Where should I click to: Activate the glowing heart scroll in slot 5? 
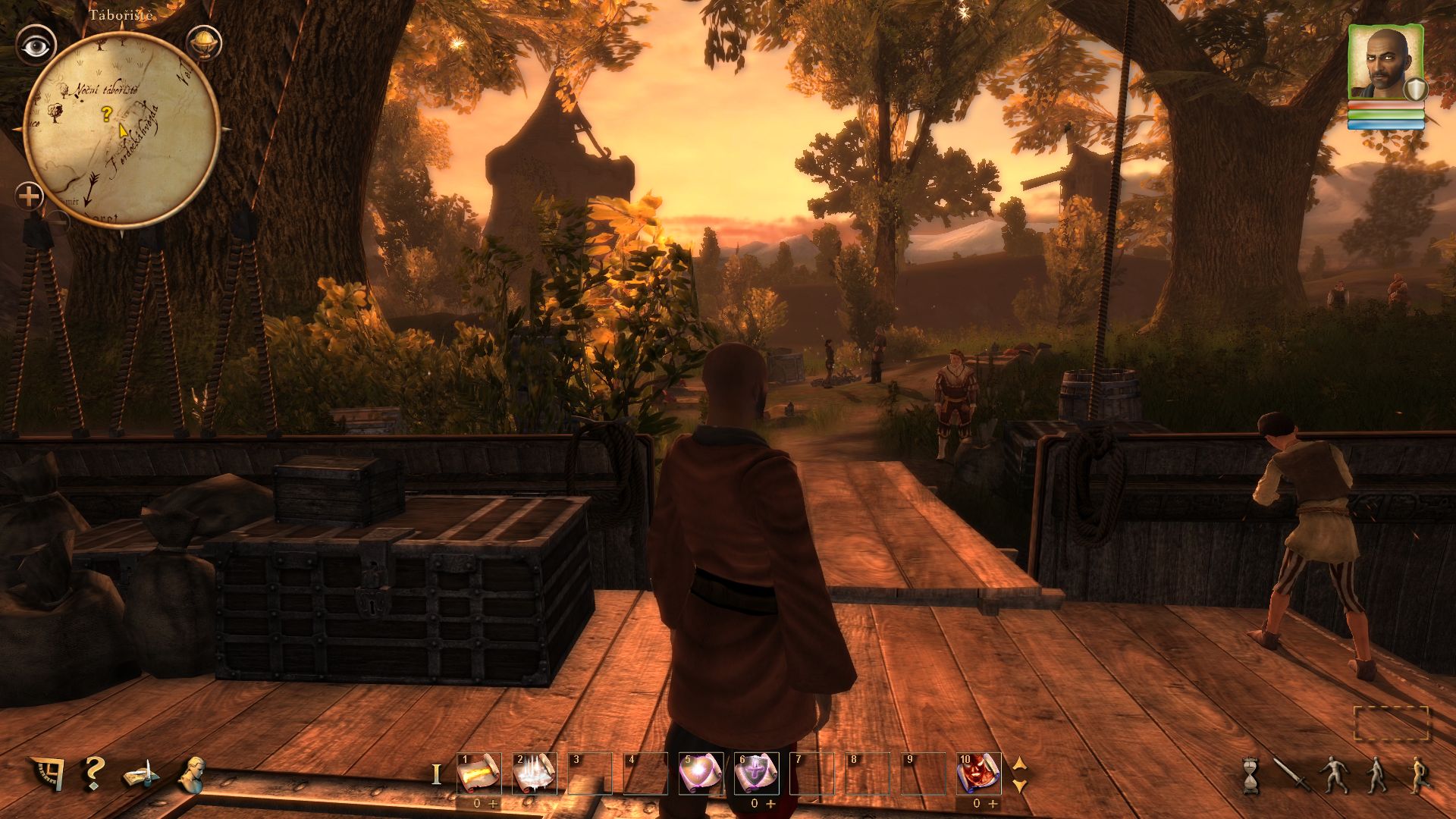point(701,773)
